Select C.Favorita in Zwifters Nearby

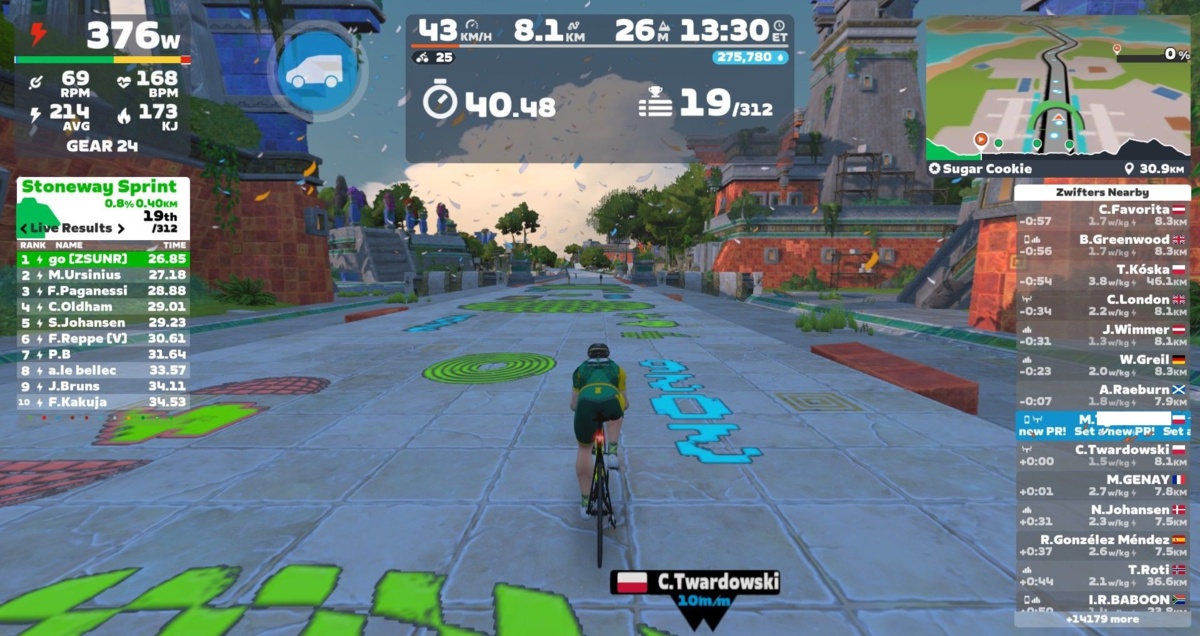(1102, 215)
